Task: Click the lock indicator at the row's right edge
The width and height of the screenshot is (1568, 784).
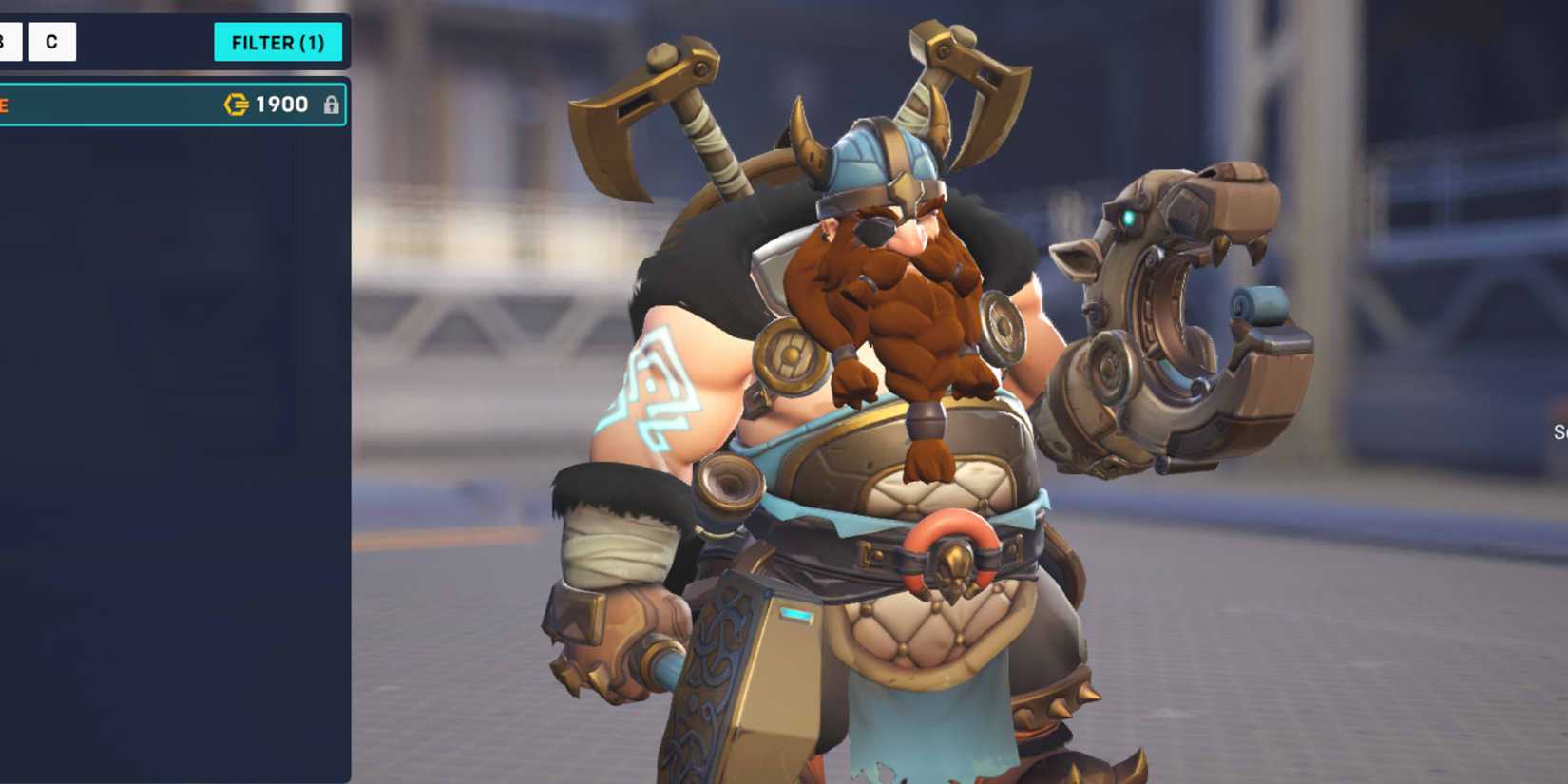Action: coord(333,105)
